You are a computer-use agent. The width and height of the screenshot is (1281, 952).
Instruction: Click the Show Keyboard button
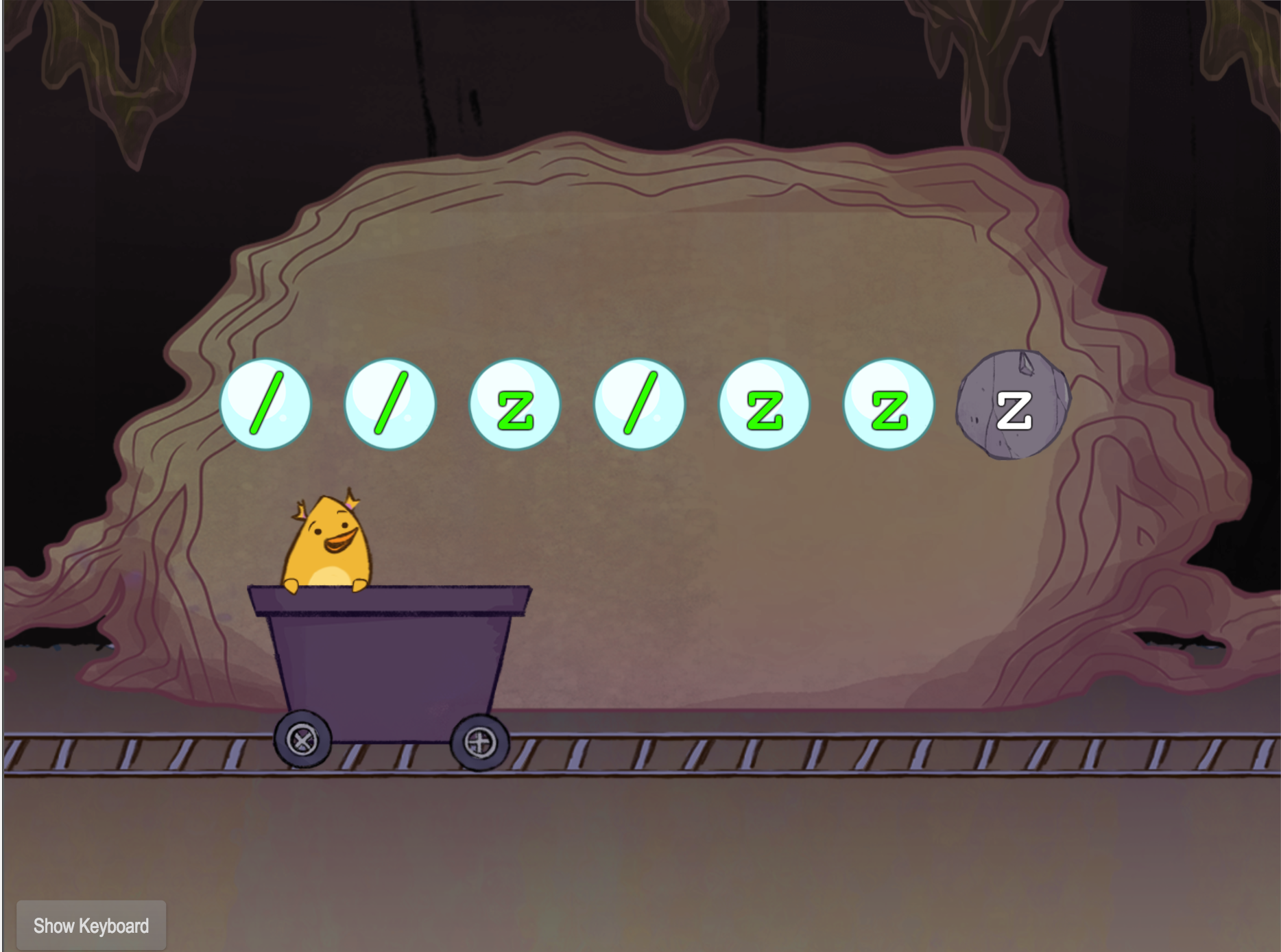91,925
